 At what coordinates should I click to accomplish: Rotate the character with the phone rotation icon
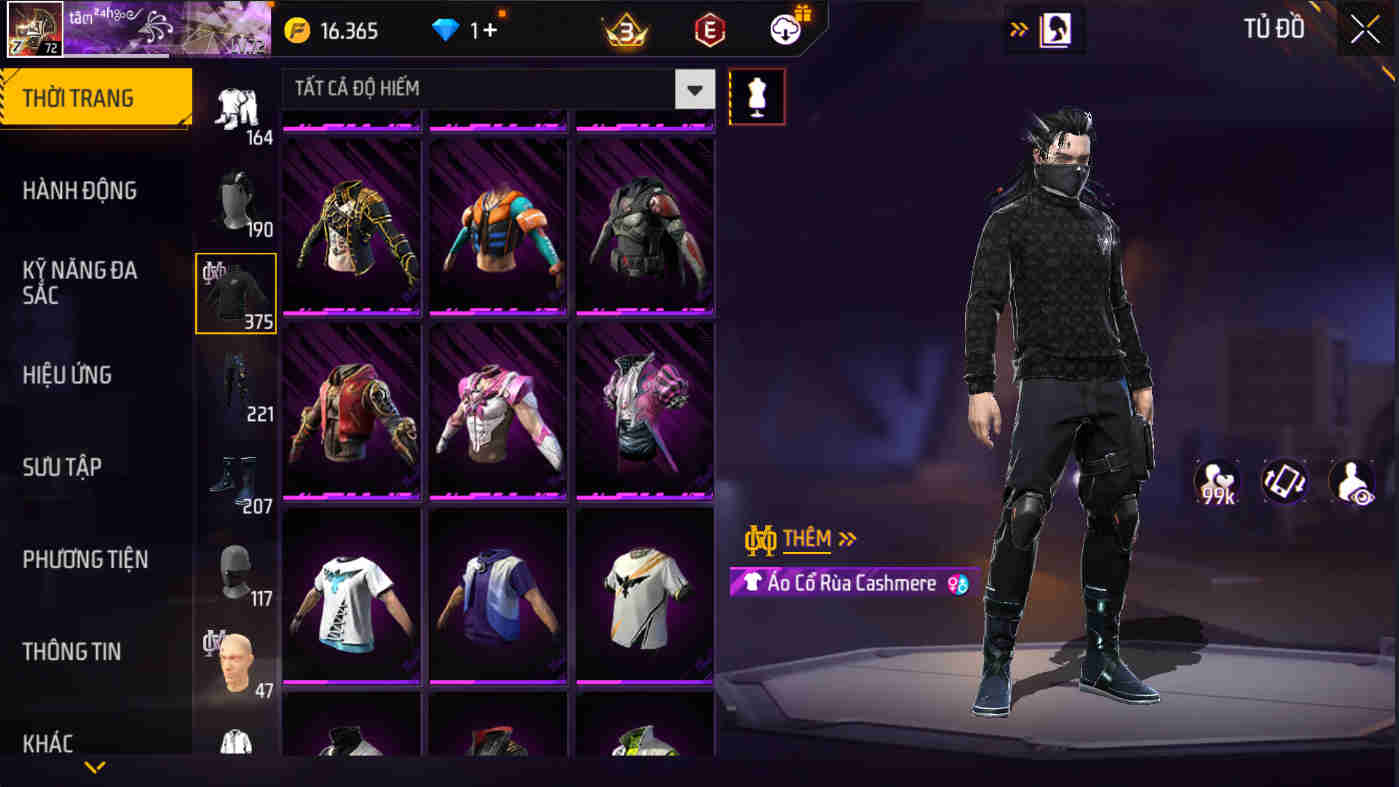tap(1285, 481)
